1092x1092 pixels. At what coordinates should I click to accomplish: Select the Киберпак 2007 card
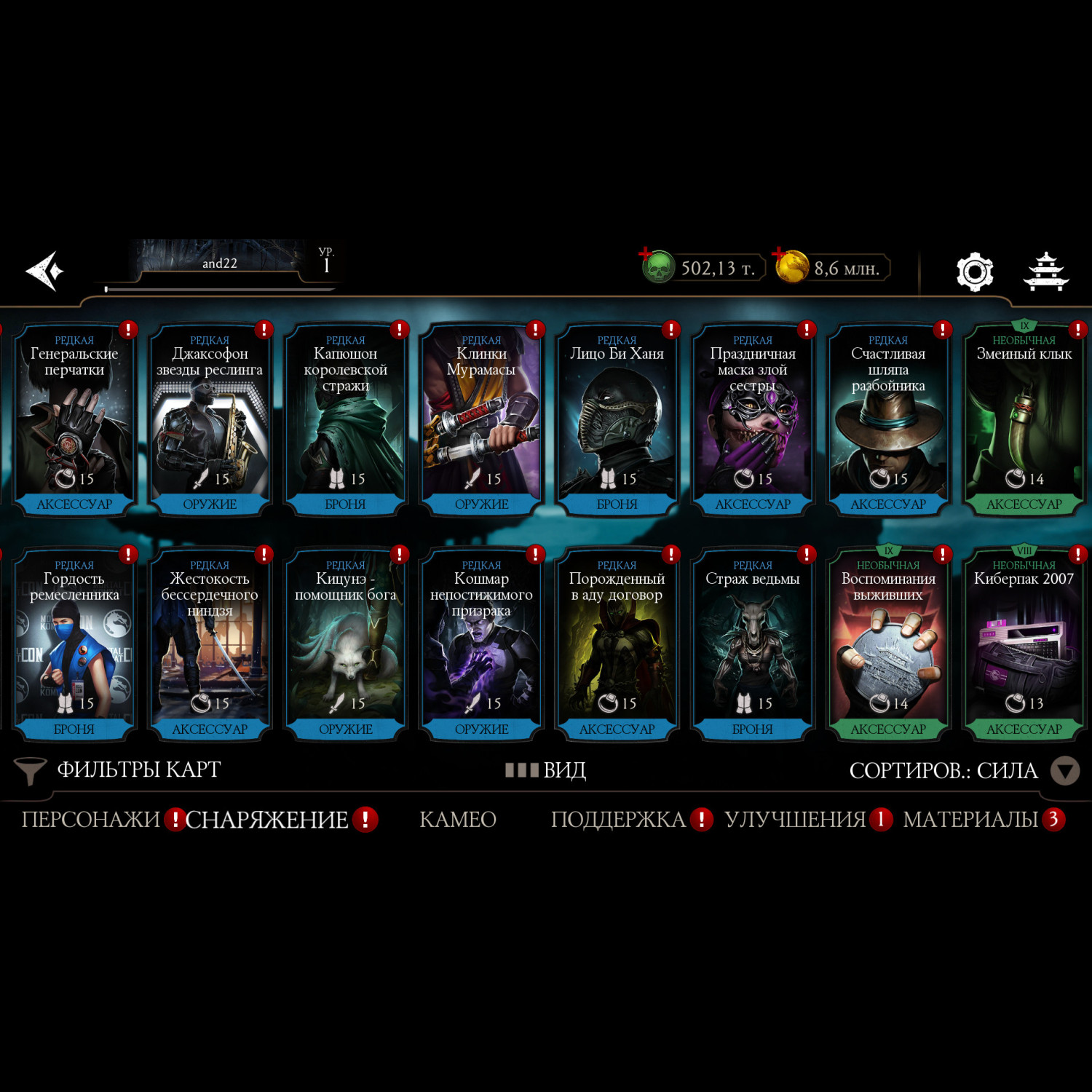coord(1024,646)
